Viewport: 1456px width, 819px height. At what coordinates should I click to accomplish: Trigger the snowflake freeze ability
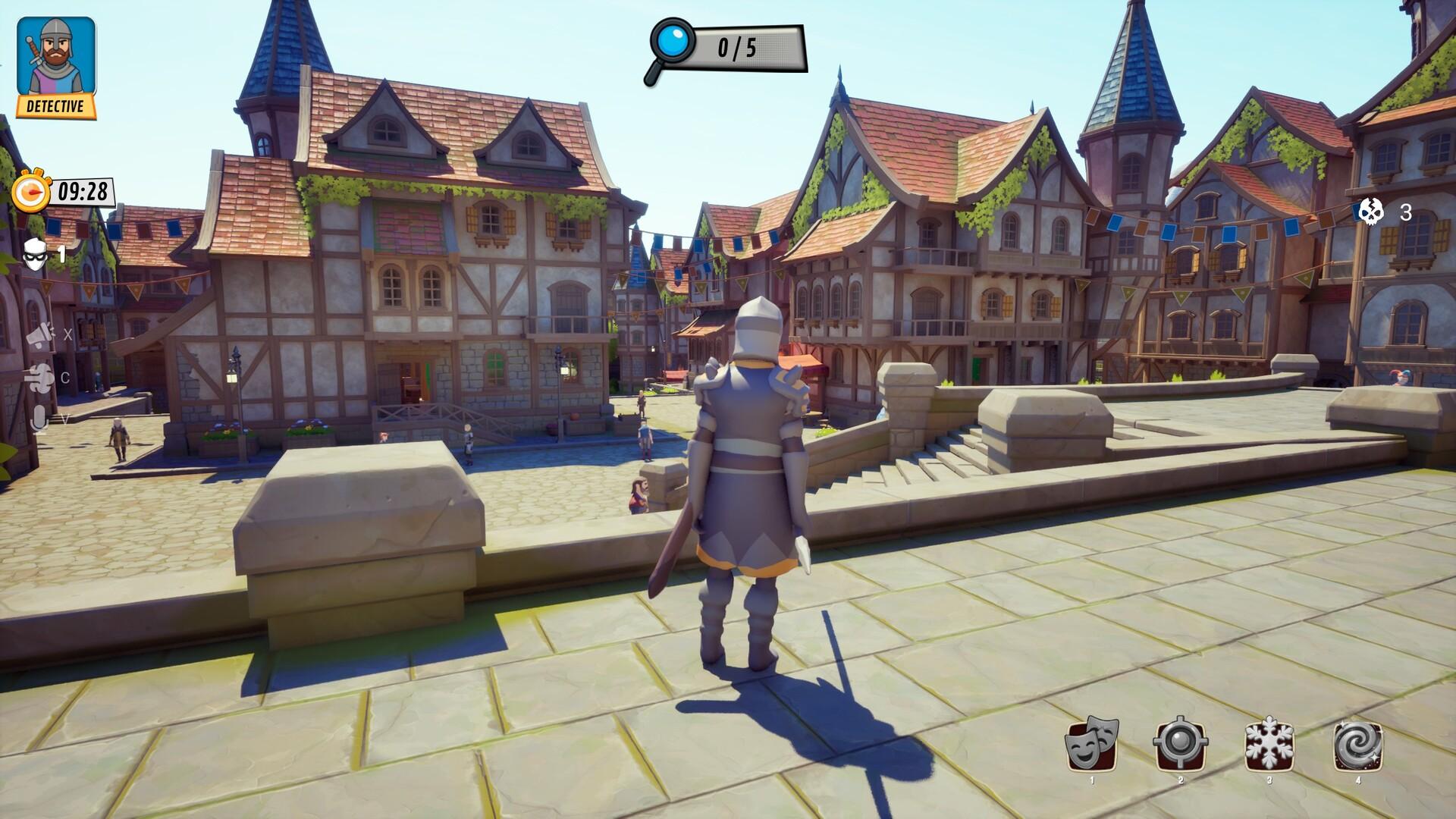[1269, 745]
